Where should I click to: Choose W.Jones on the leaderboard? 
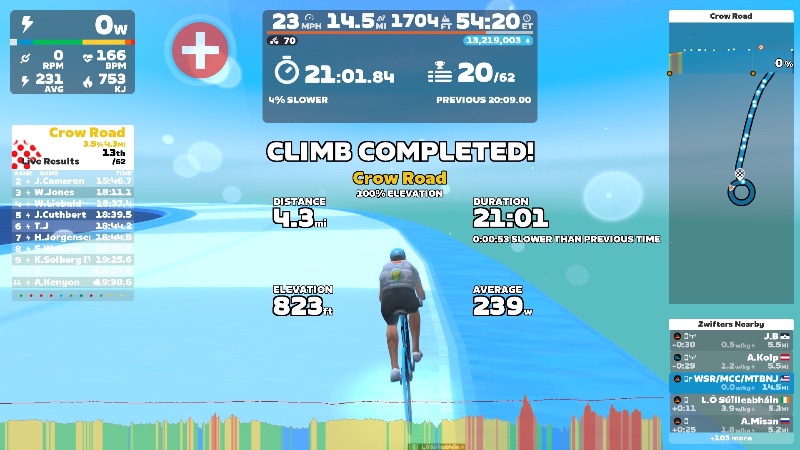tap(71, 192)
